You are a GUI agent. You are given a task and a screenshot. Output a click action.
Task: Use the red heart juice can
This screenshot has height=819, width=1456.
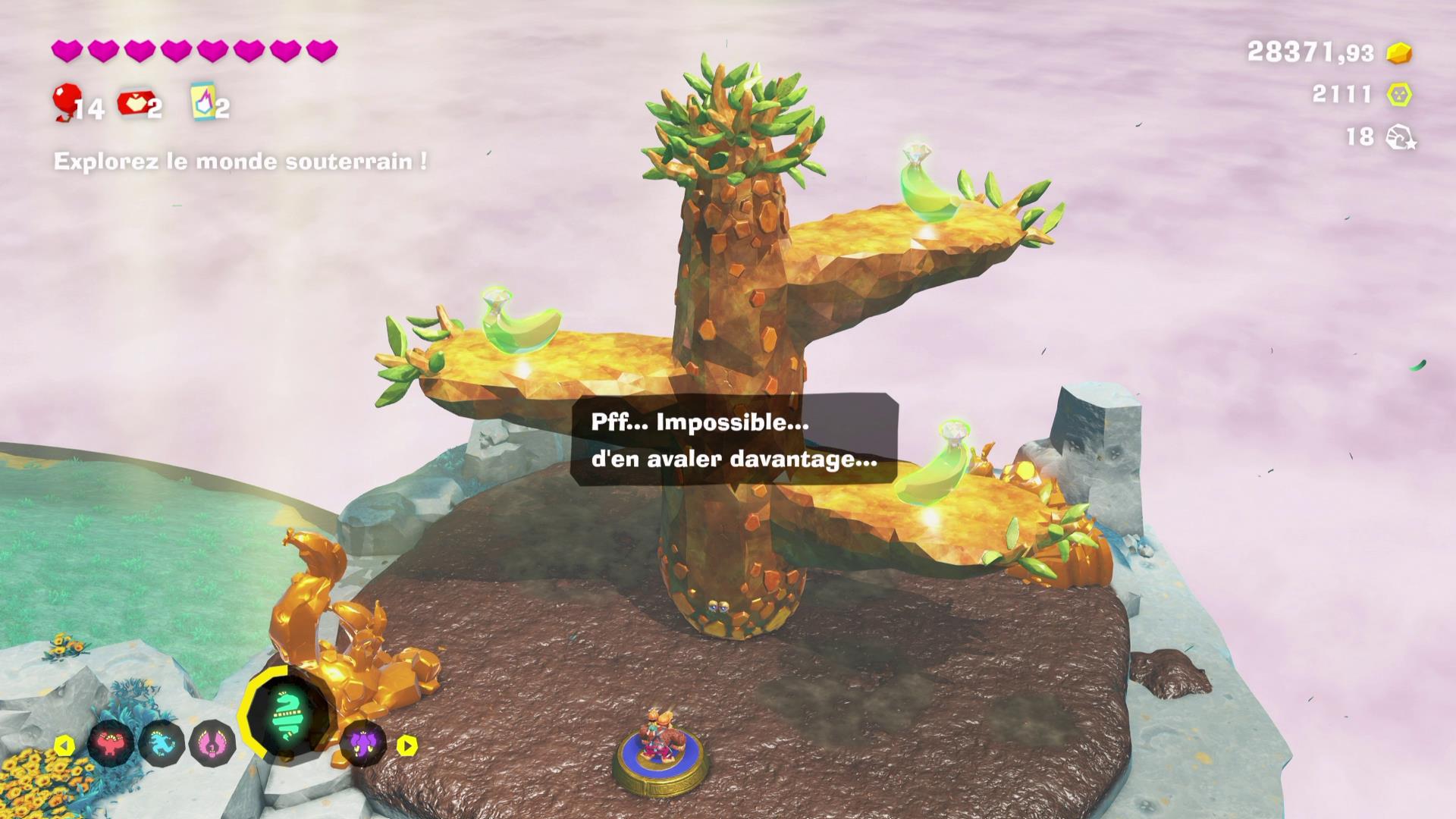133,103
